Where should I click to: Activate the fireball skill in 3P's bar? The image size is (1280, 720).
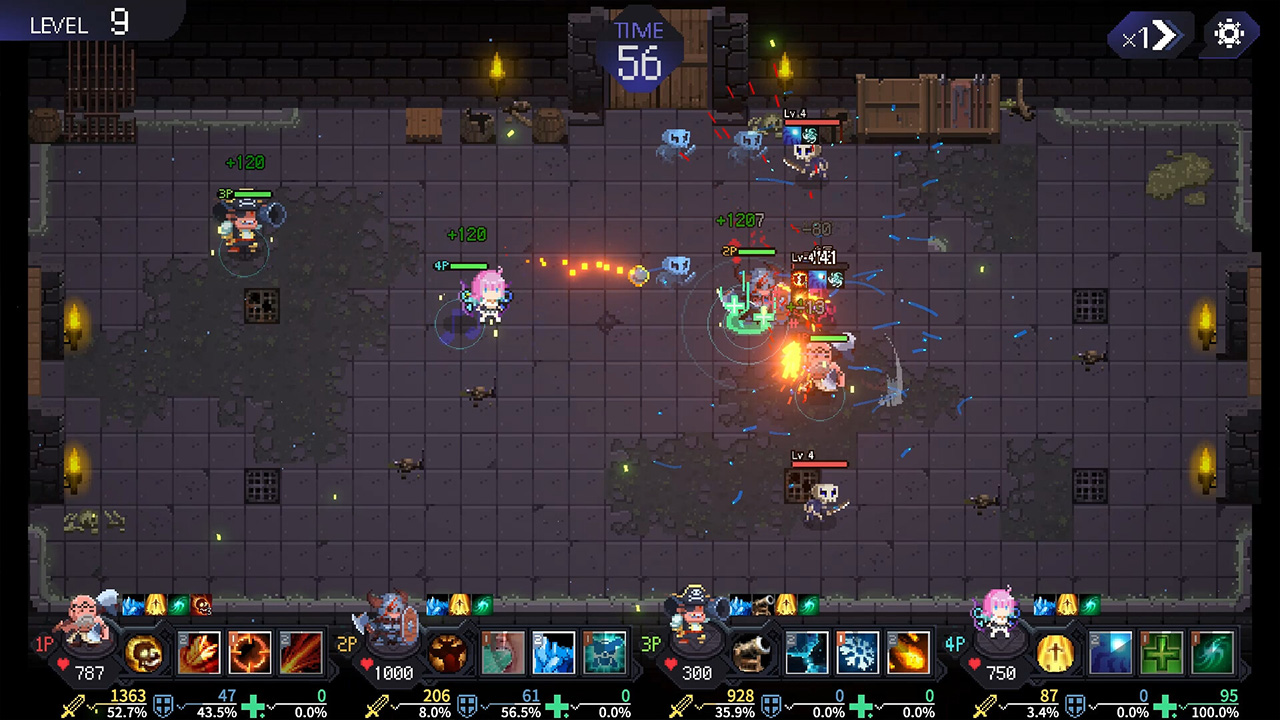[907, 654]
